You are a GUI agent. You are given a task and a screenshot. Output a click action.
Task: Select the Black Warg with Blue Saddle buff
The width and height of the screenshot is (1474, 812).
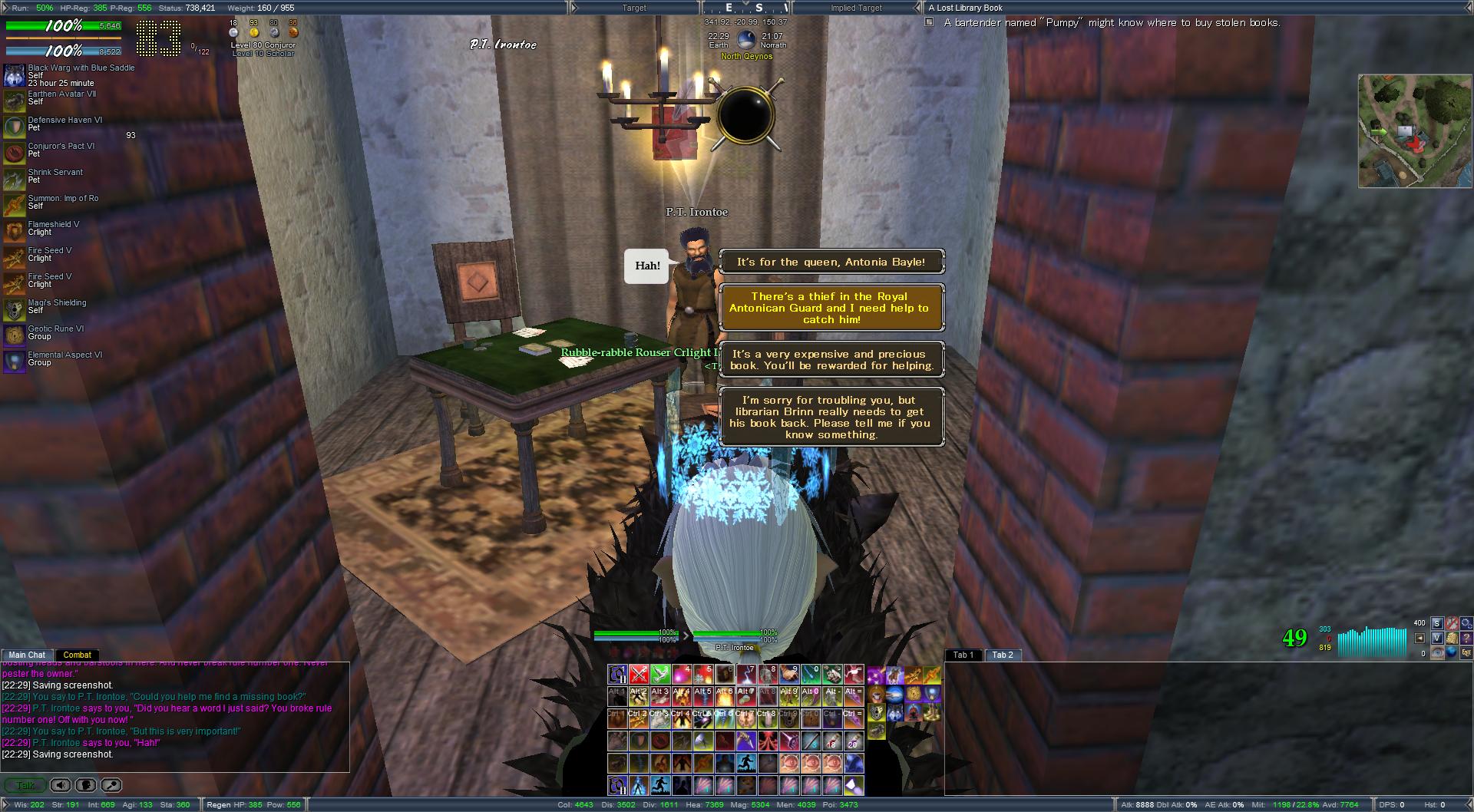(x=15, y=75)
